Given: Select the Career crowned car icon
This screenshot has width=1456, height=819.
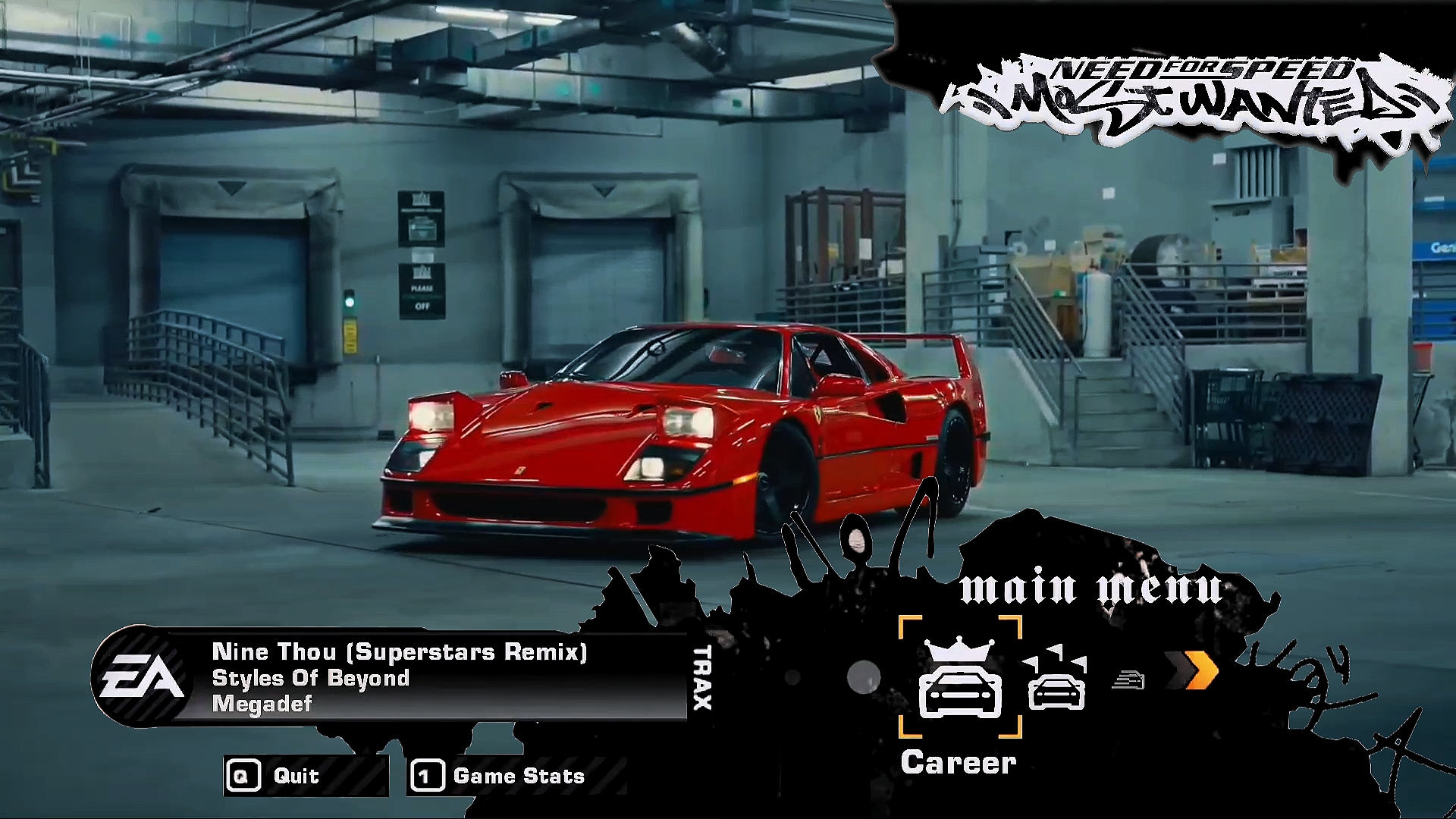Looking at the screenshot, I should 960,678.
